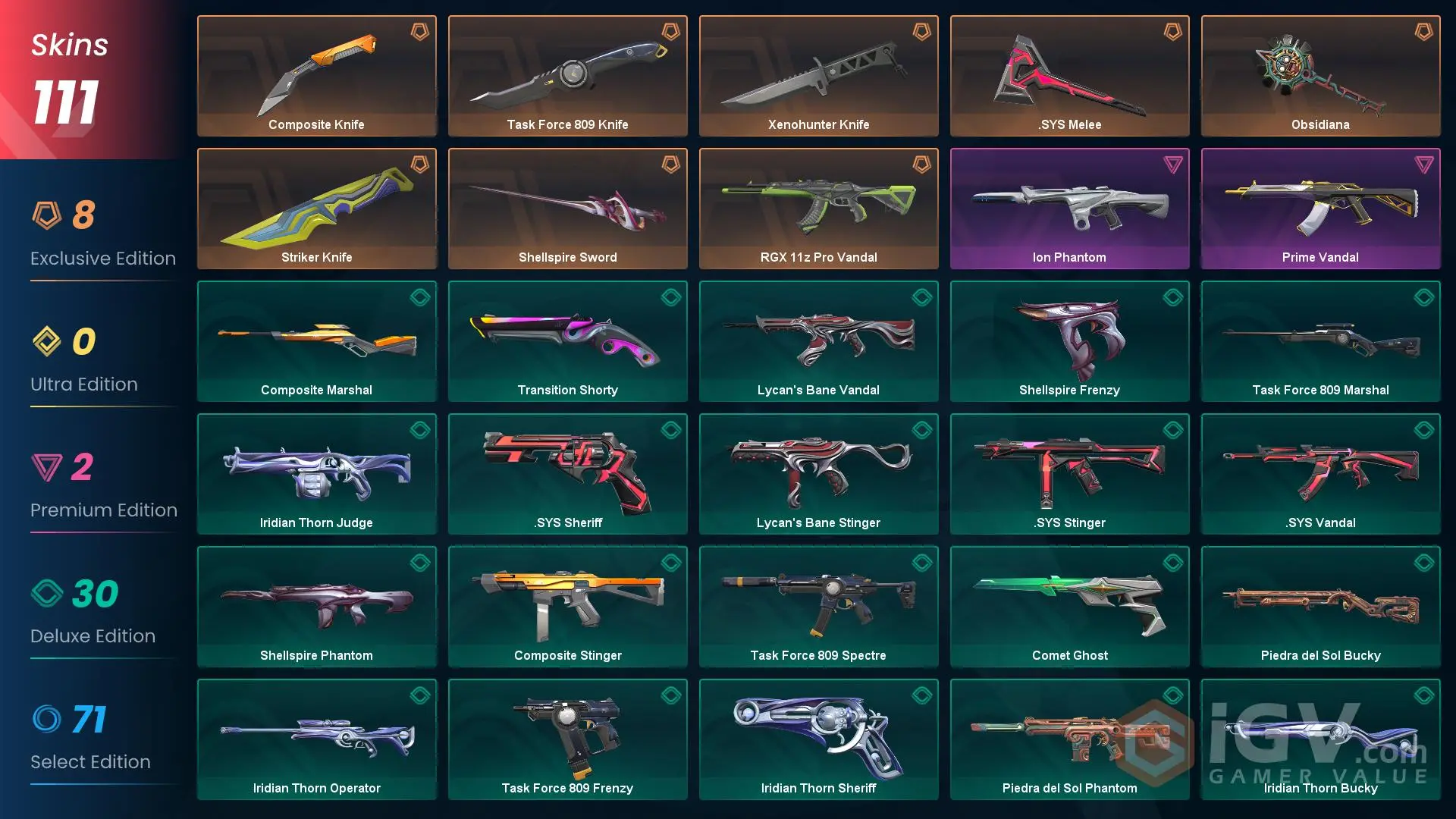
Task: Click the Skins 111 counter header
Action: pyautogui.click(x=68, y=72)
